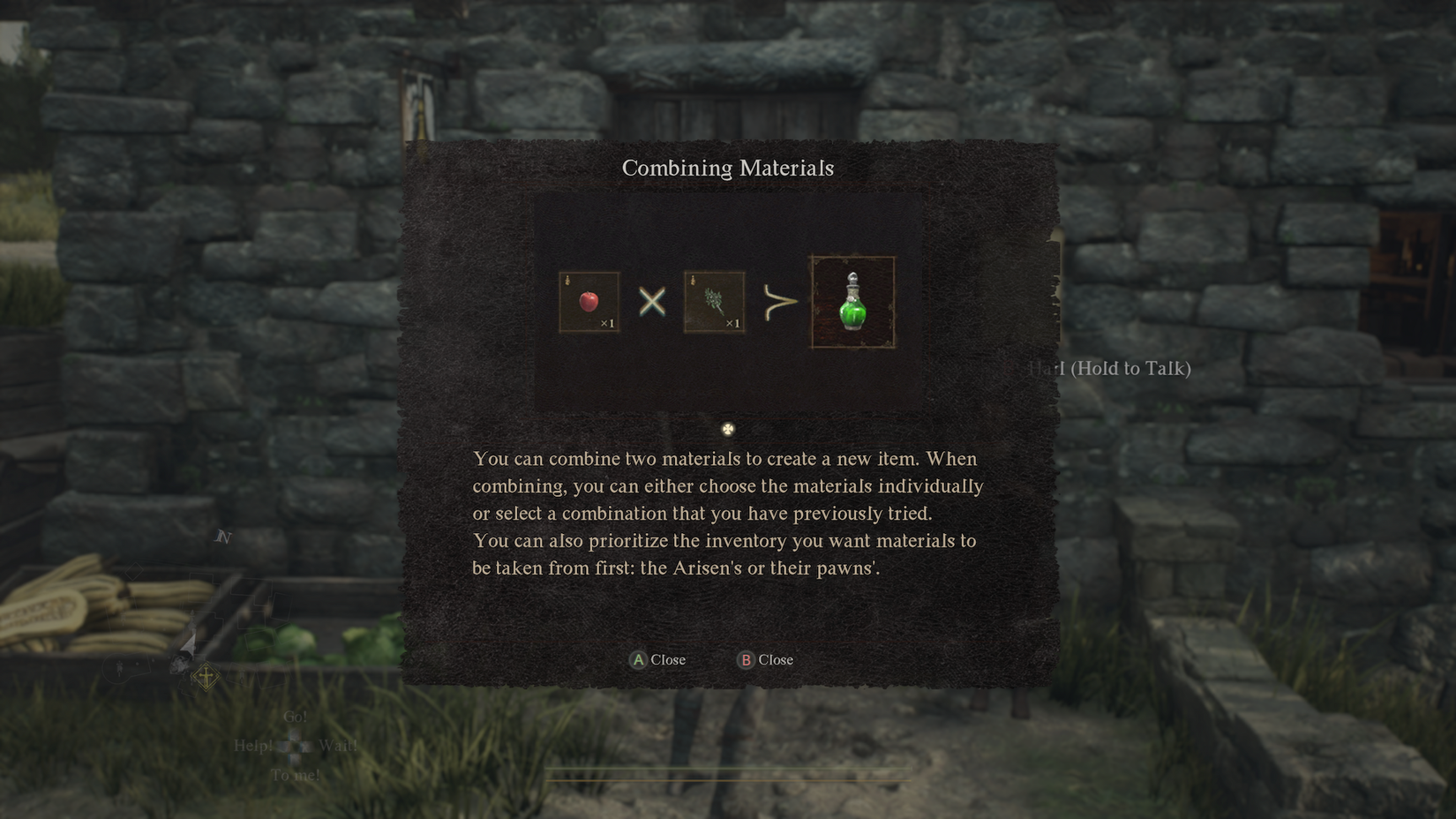Viewport: 1456px width, 819px height.
Task: Click the X combine symbol between materials
Action: pyautogui.click(x=650, y=301)
